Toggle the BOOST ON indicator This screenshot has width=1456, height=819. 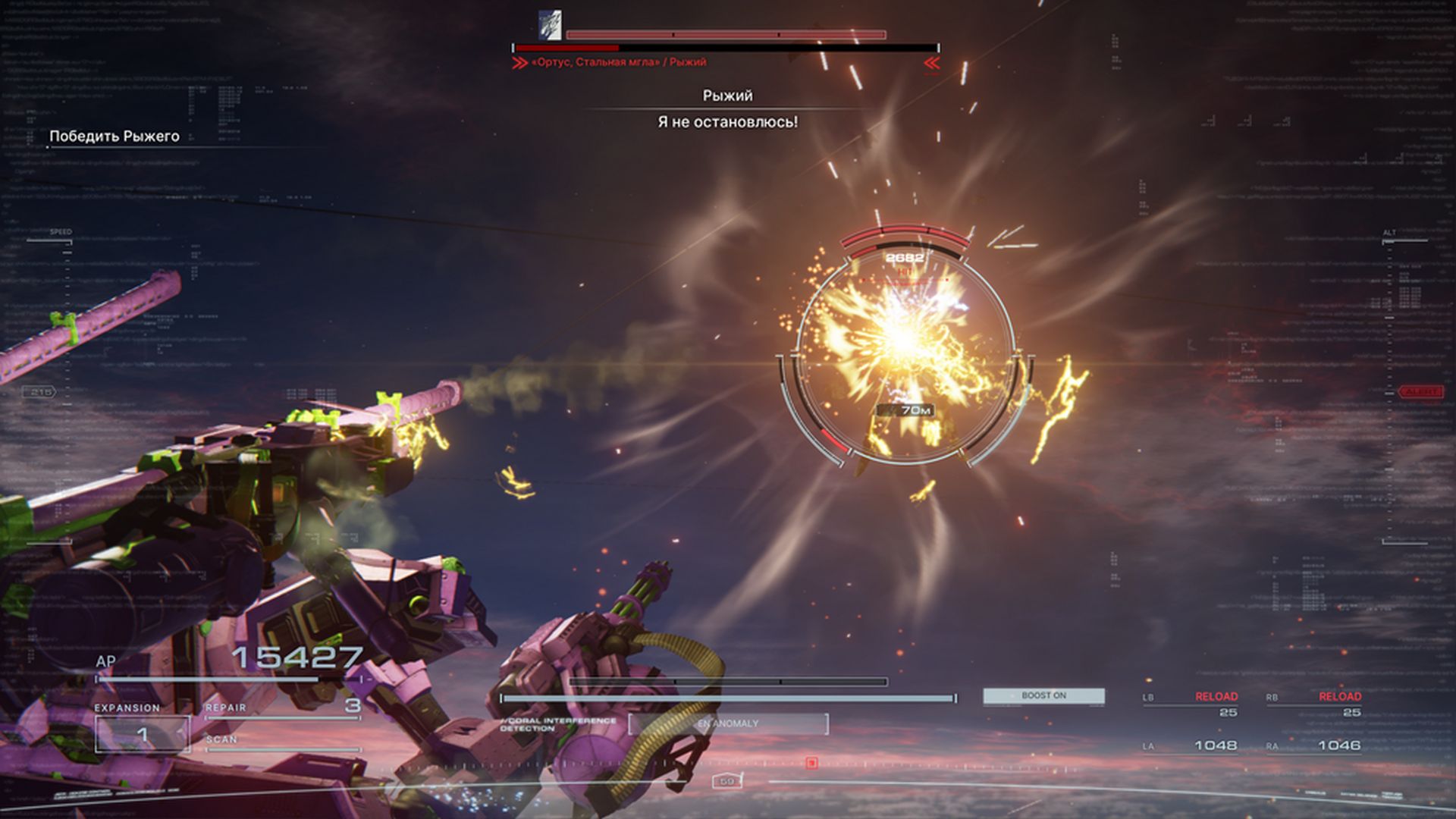[x=1043, y=695]
